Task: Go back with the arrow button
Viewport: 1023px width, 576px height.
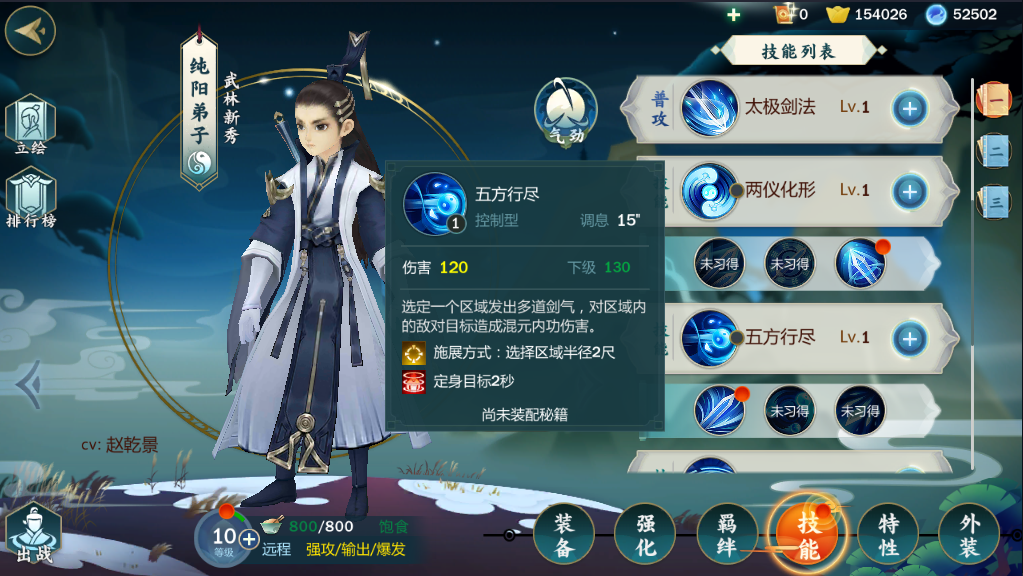Action: click(30, 31)
